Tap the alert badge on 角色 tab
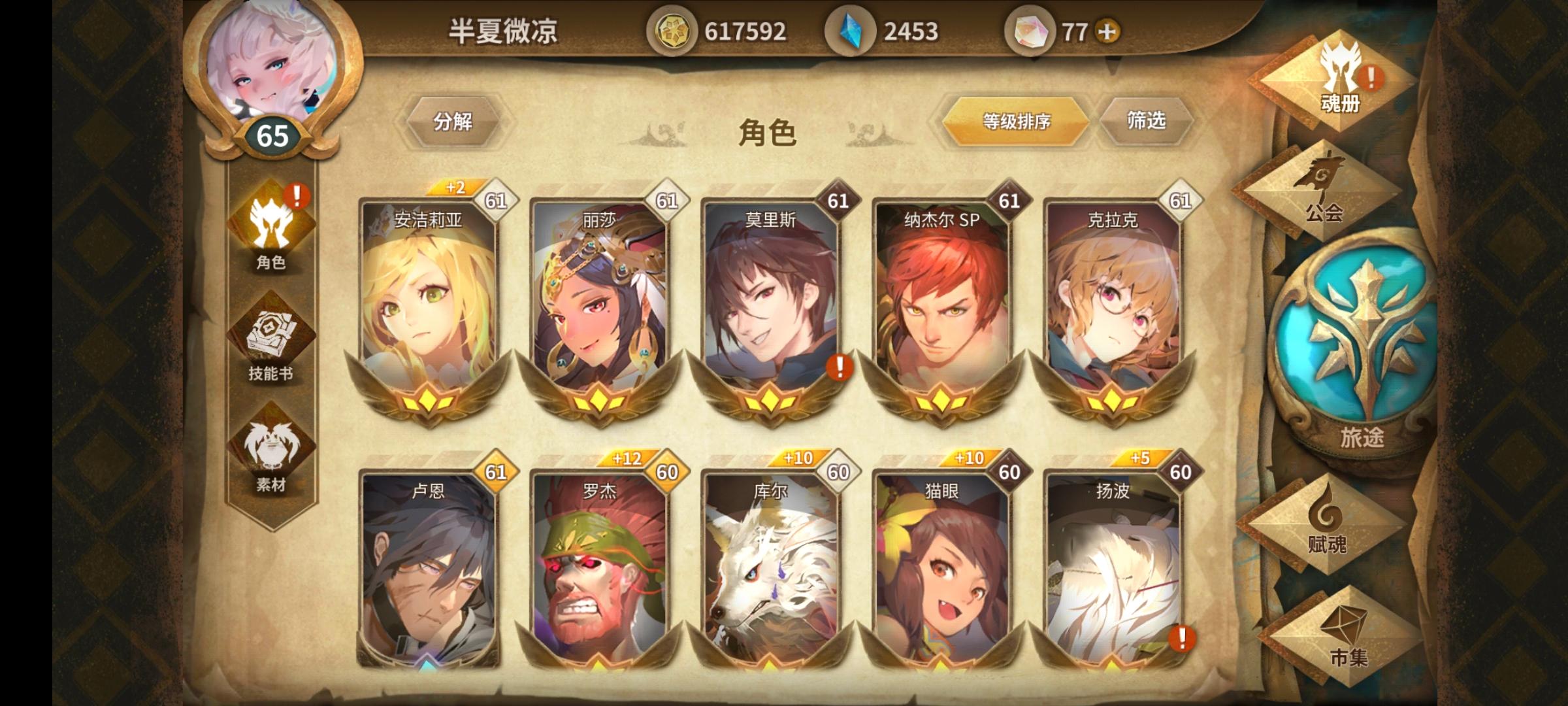 tap(297, 194)
